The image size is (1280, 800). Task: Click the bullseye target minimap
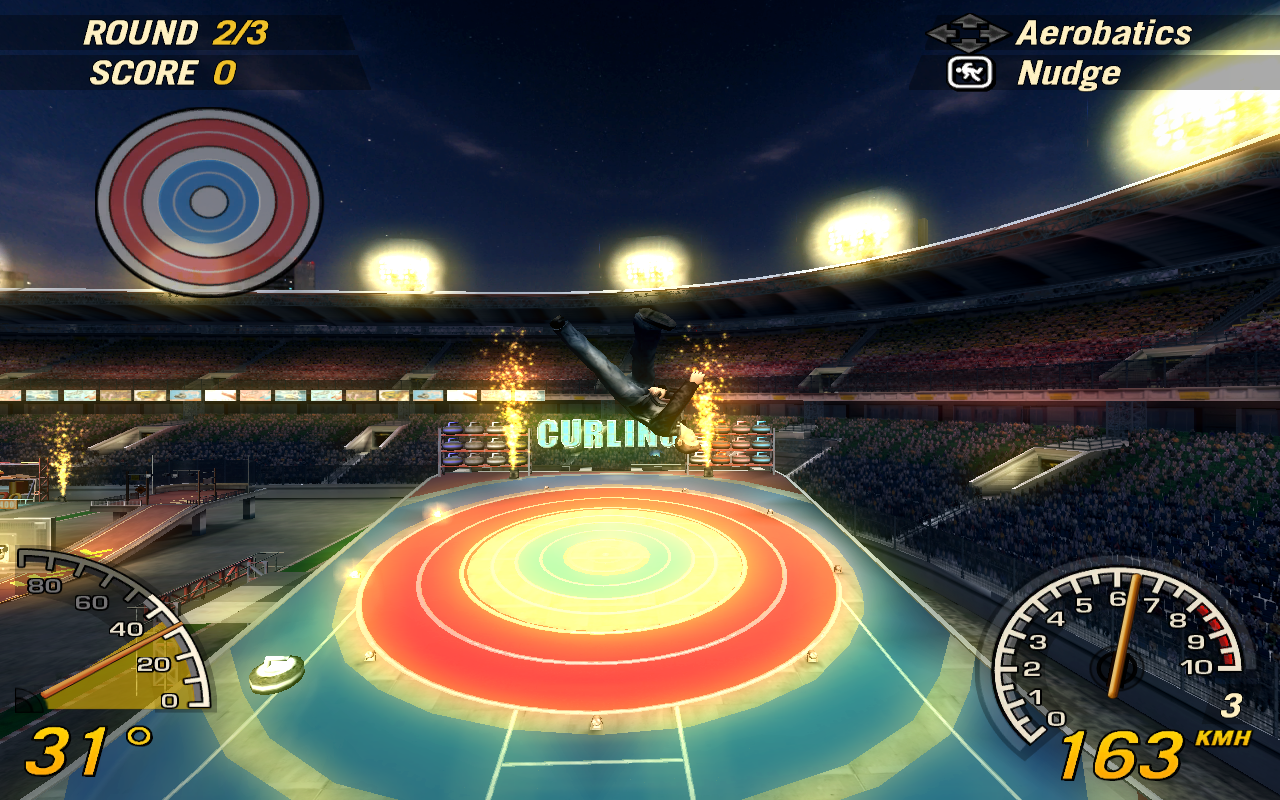[x=209, y=201]
